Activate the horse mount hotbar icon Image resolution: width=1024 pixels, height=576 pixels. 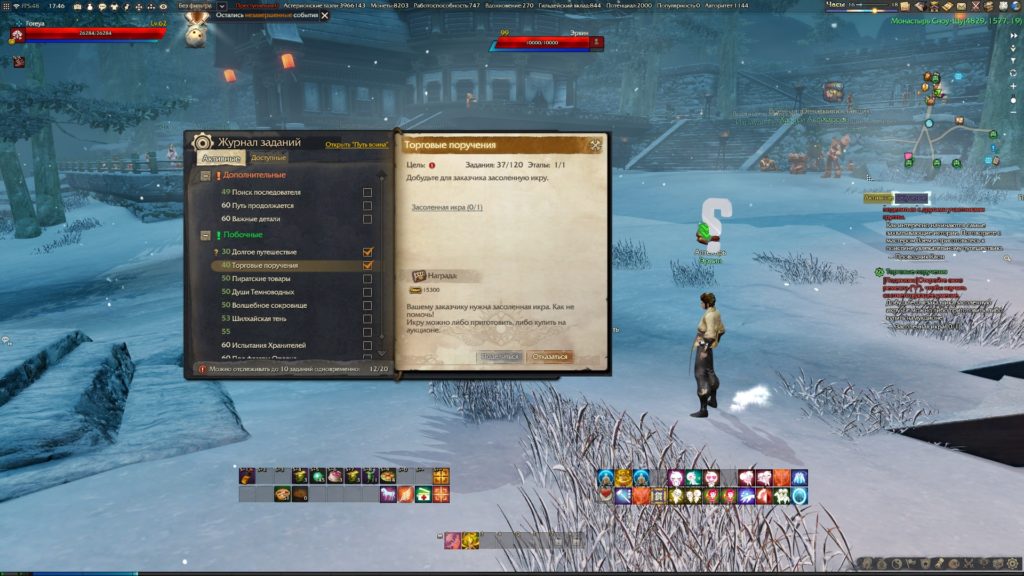coord(389,494)
